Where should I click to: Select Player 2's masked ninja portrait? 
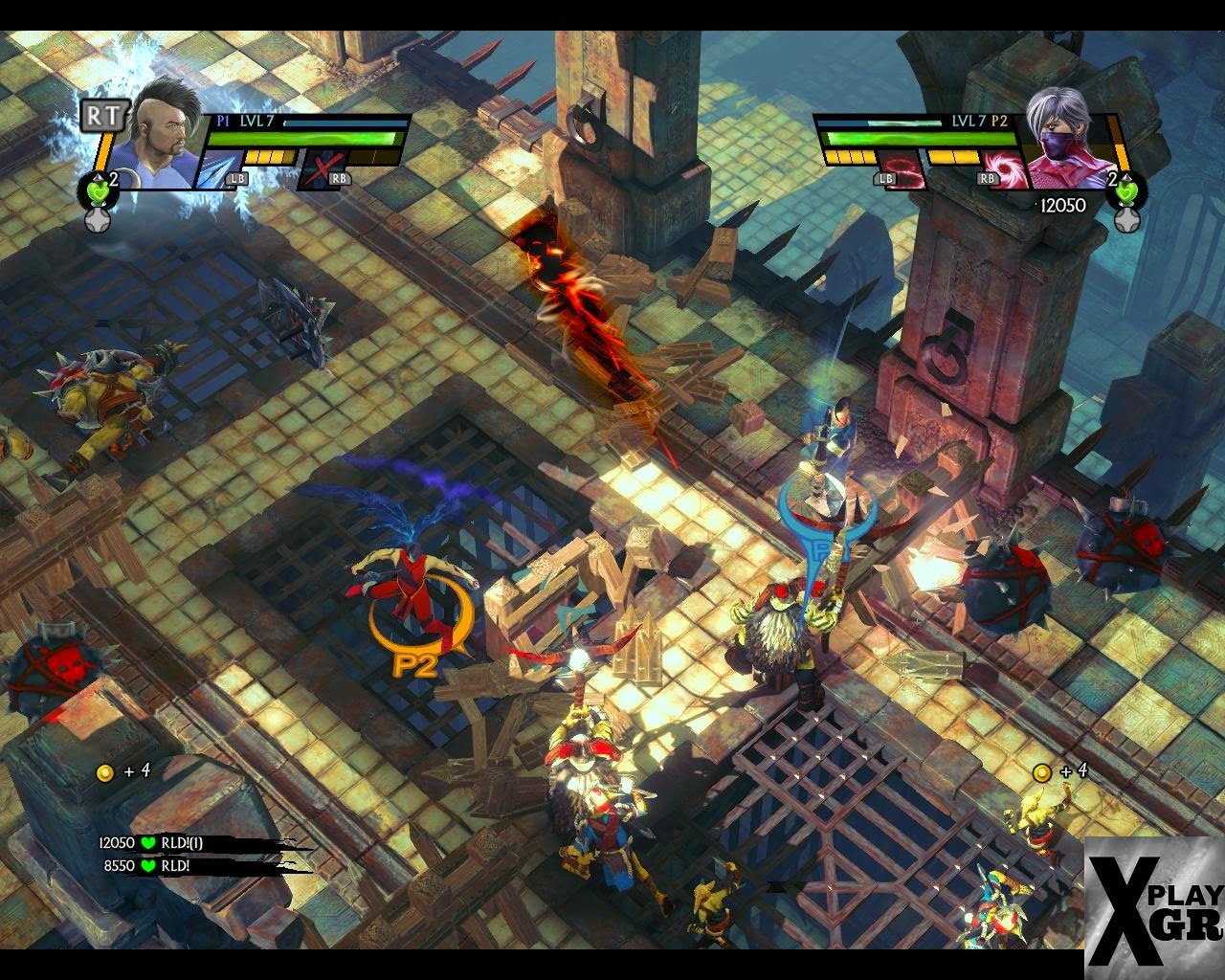pos(1063,137)
